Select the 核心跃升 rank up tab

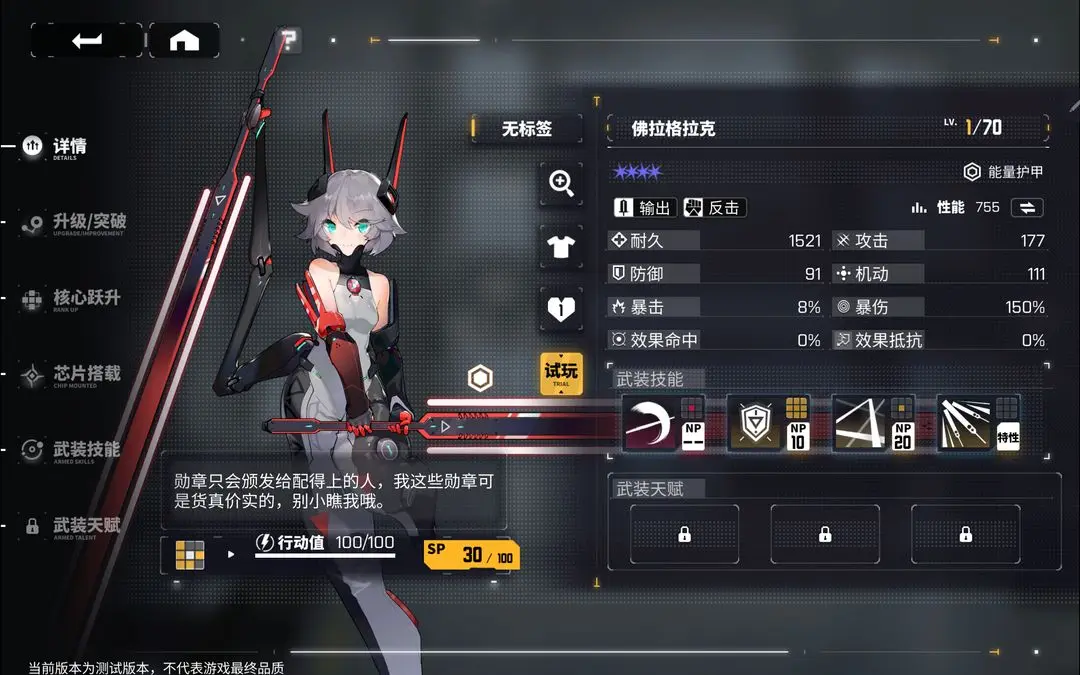pyautogui.click(x=85, y=298)
